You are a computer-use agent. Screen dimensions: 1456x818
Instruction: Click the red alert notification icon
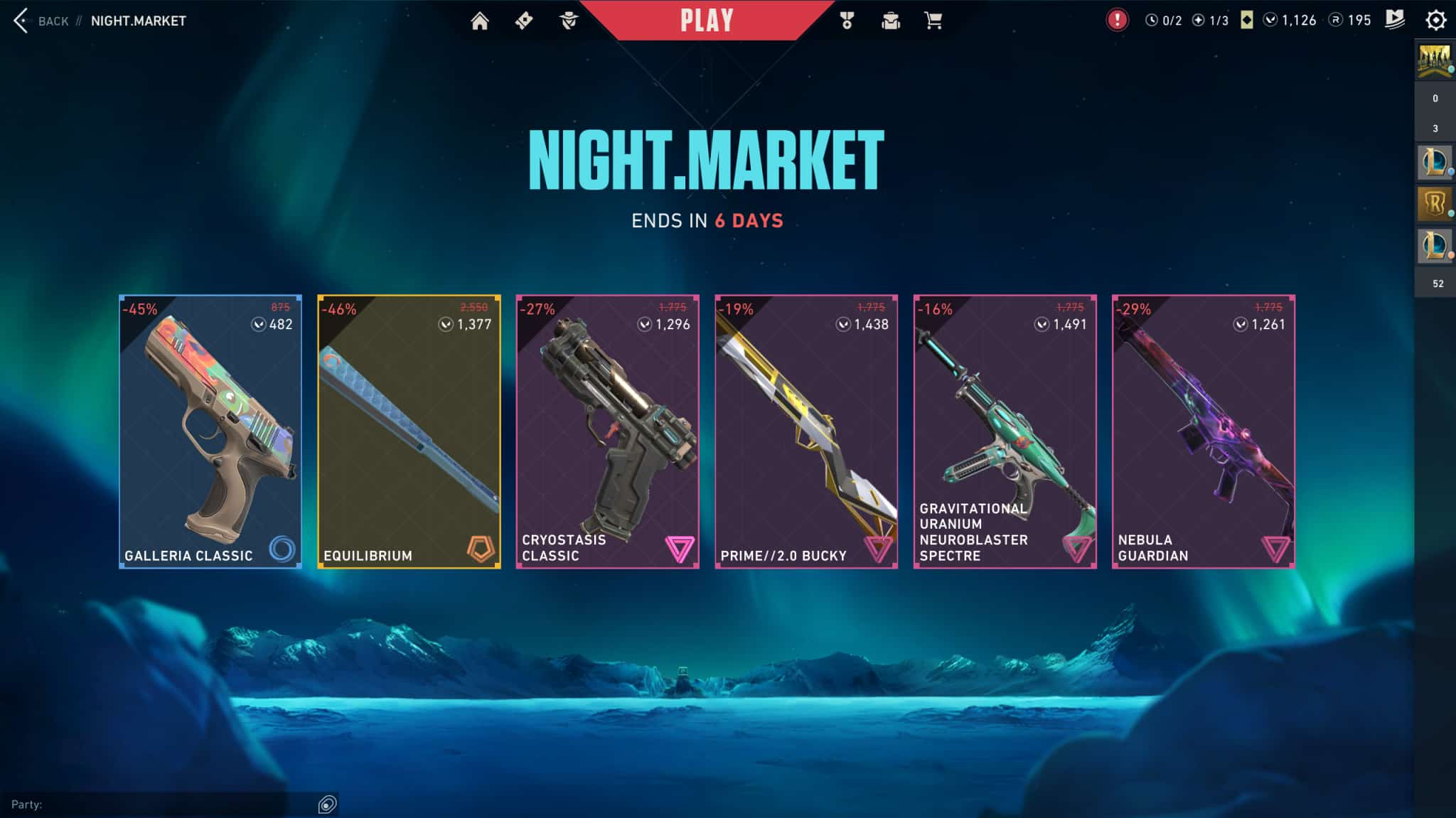pyautogui.click(x=1116, y=21)
